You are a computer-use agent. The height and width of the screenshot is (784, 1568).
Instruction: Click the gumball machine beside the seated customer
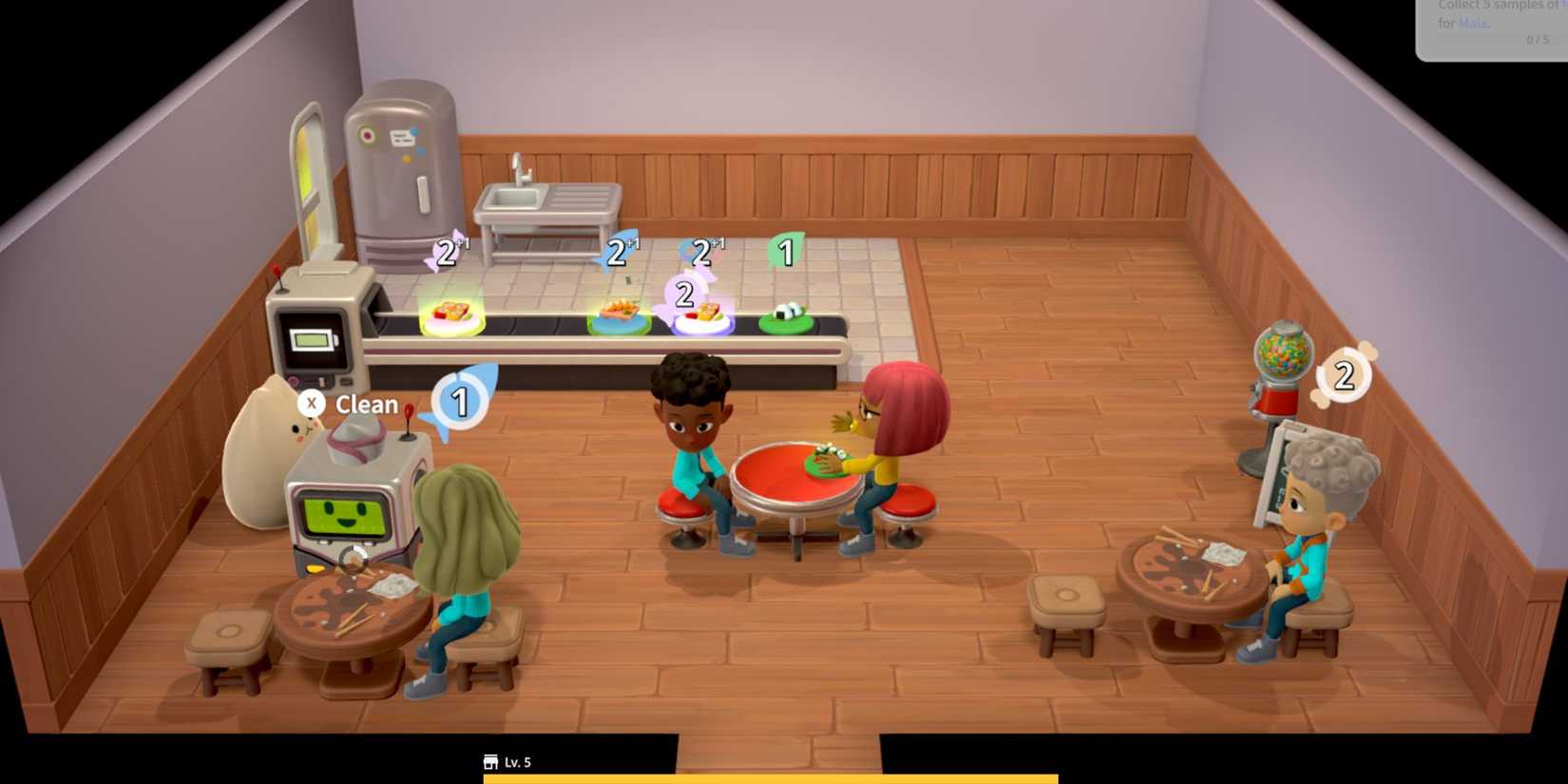tap(1277, 371)
